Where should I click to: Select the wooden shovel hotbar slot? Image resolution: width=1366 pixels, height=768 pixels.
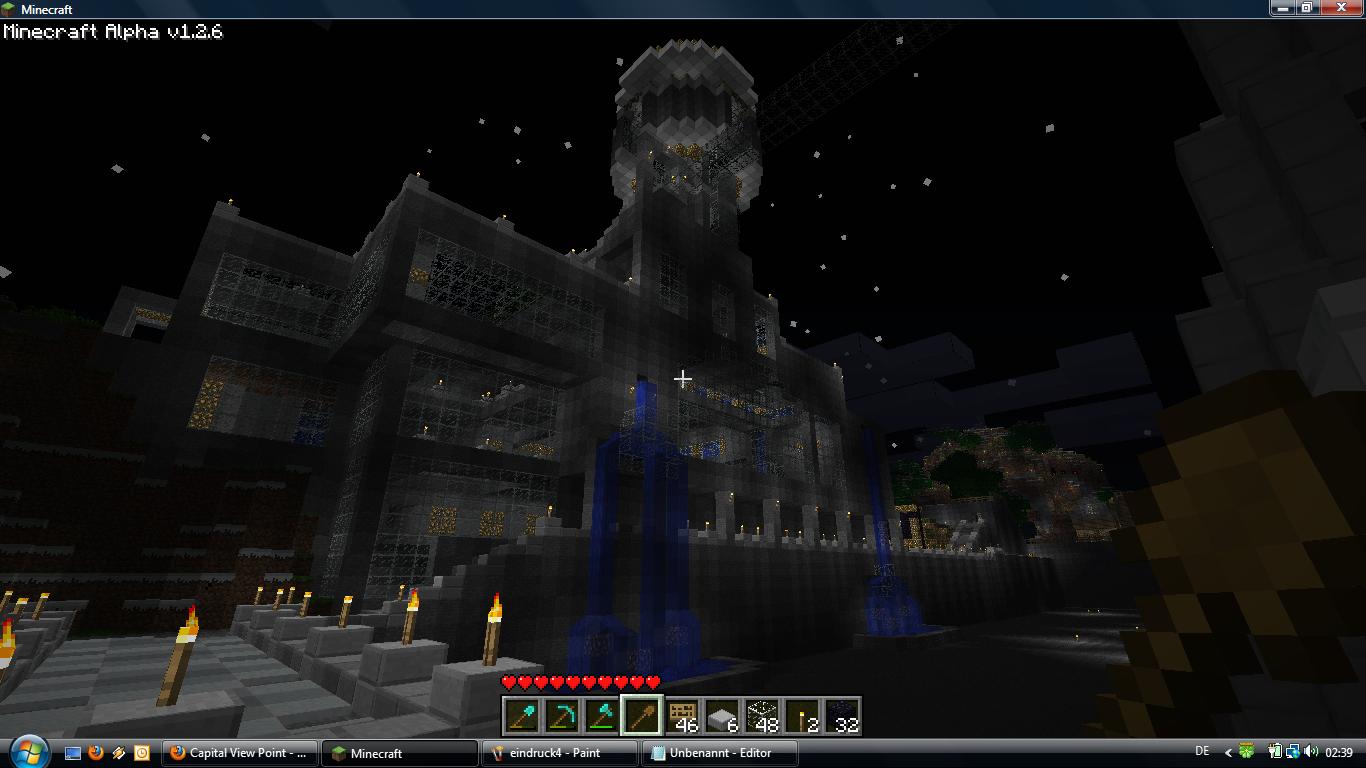point(641,716)
